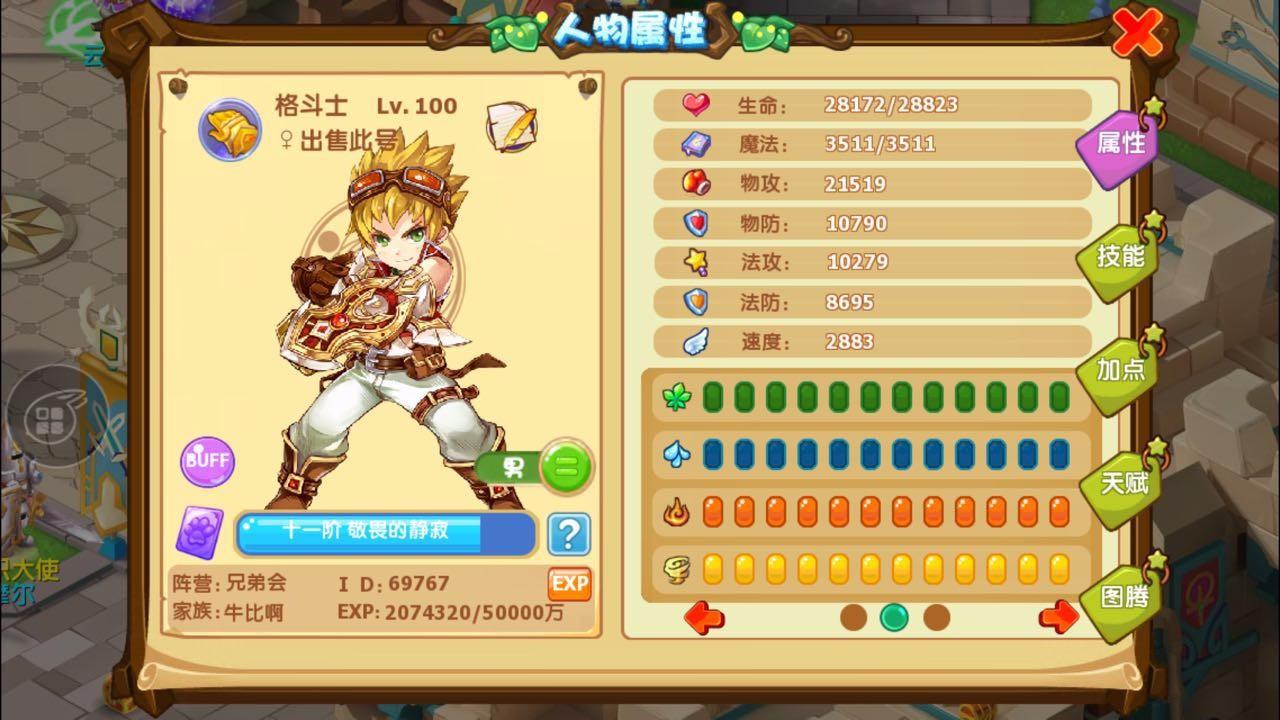Open the blue question mark help
Image resolution: width=1280 pixels, height=720 pixels.
click(568, 535)
